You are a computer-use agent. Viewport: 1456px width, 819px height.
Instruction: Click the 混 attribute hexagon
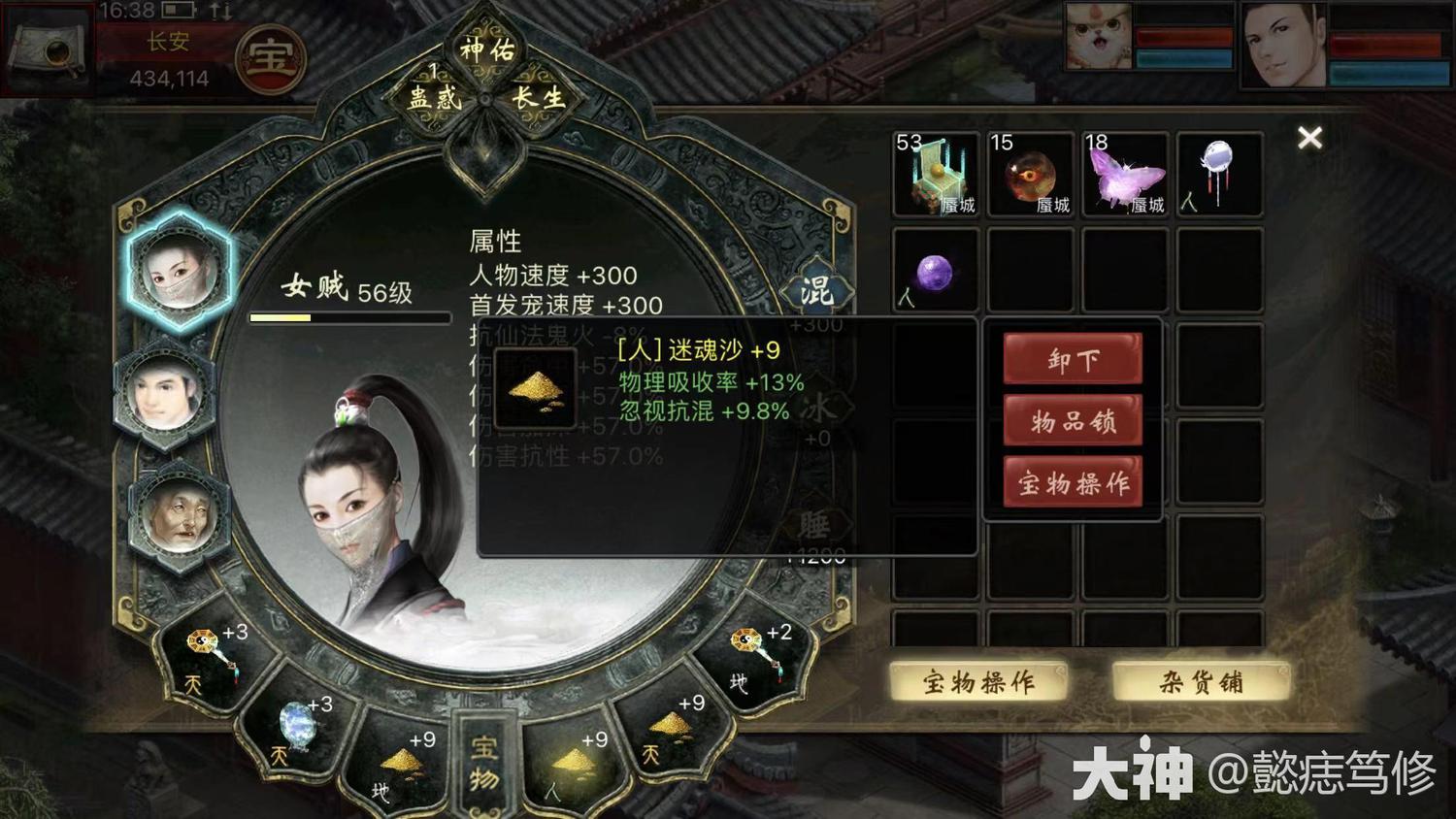click(x=816, y=289)
